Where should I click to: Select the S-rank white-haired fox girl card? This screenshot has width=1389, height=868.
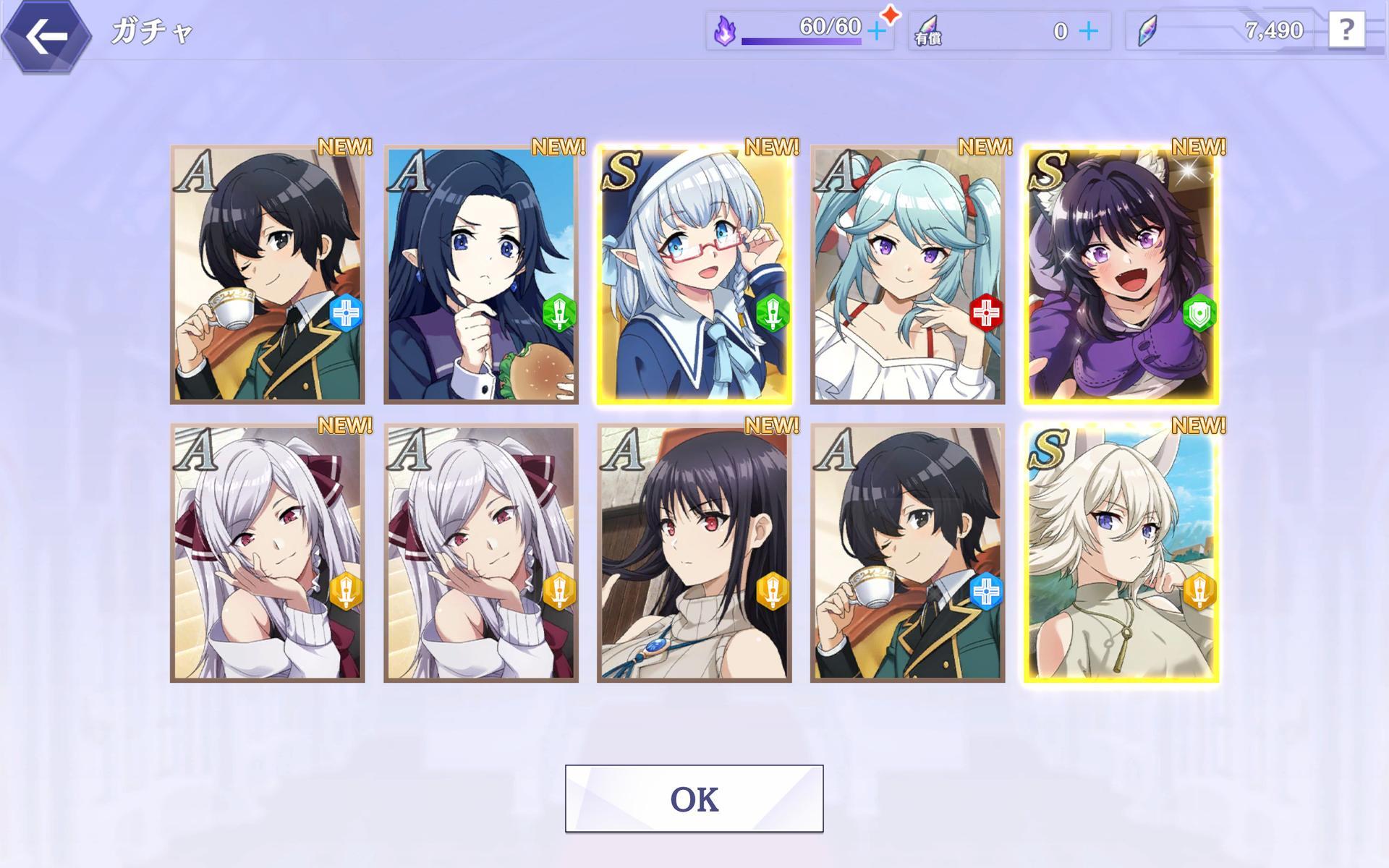[1121, 553]
